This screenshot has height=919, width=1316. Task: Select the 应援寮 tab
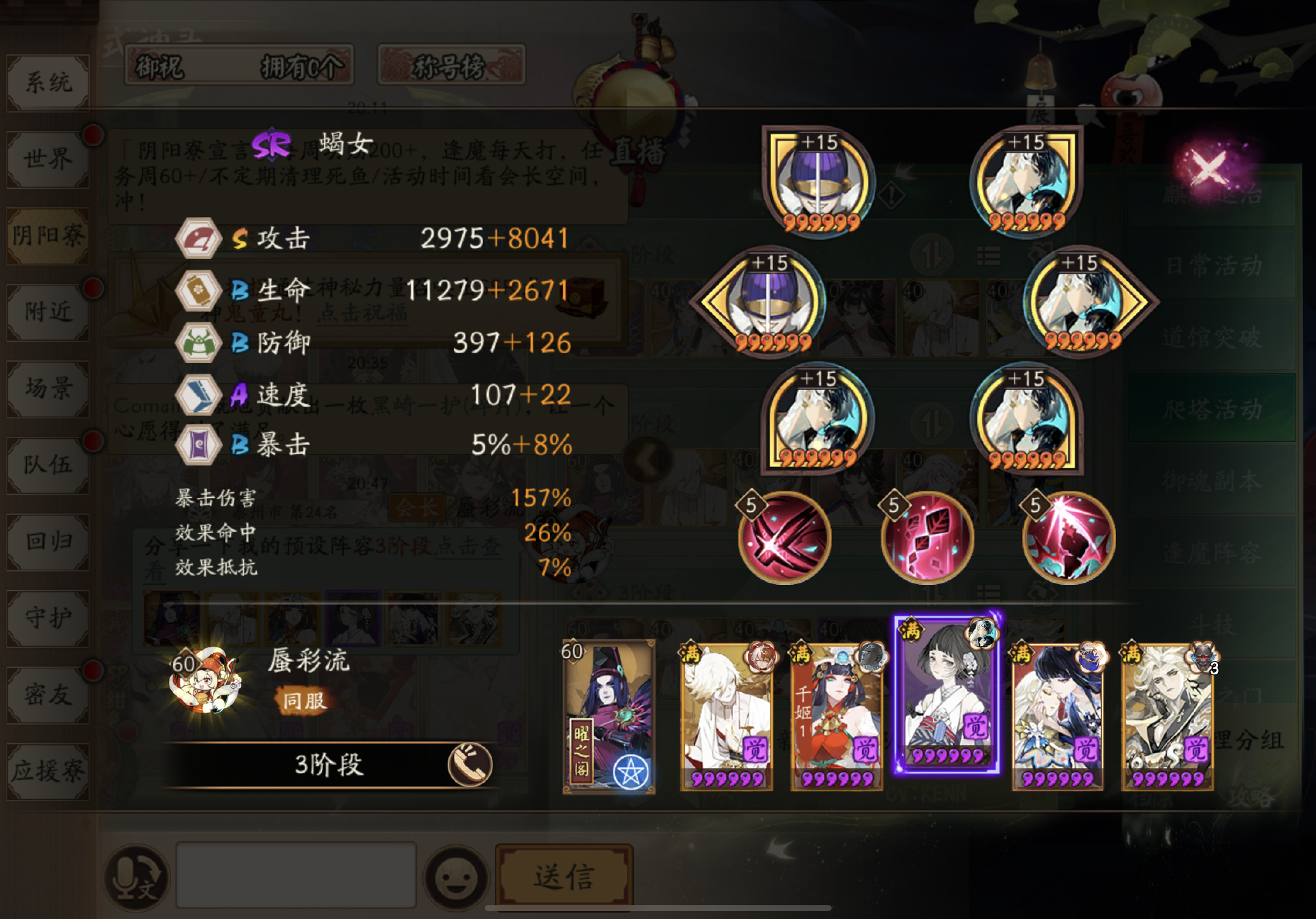click(x=48, y=770)
